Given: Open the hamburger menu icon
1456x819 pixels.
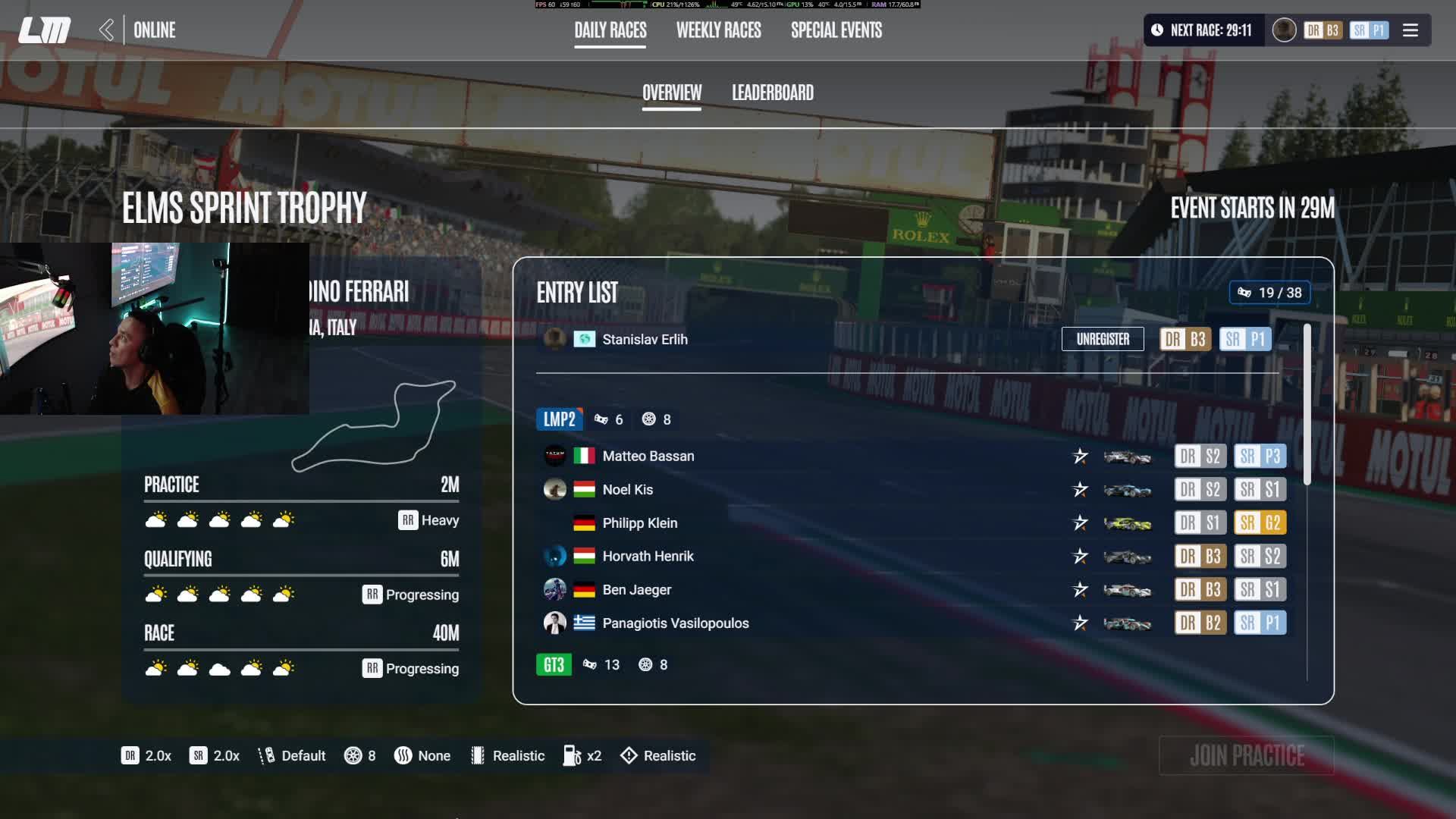Looking at the screenshot, I should 1410,30.
